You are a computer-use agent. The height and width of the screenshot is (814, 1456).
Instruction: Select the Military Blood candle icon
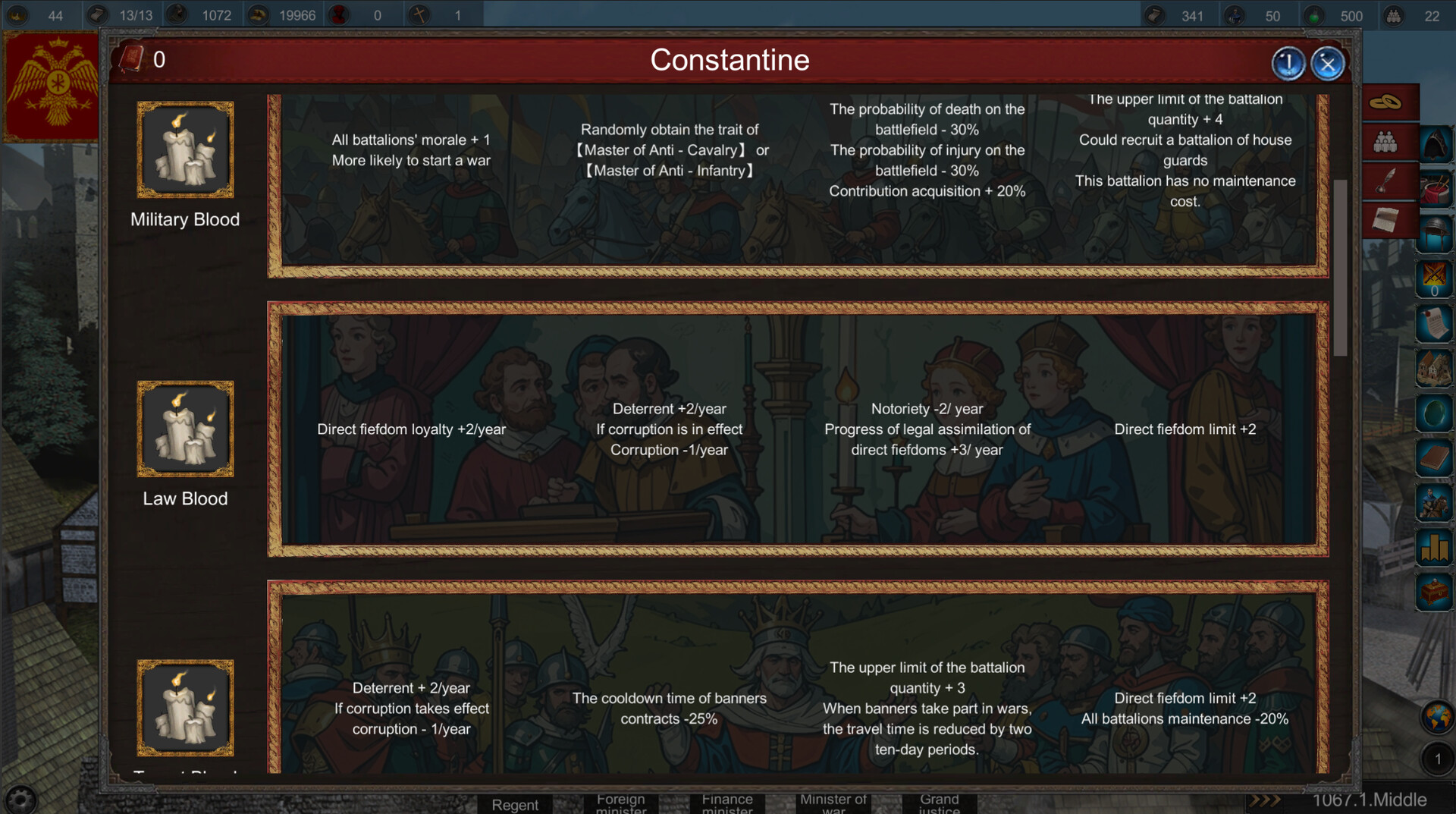click(185, 149)
